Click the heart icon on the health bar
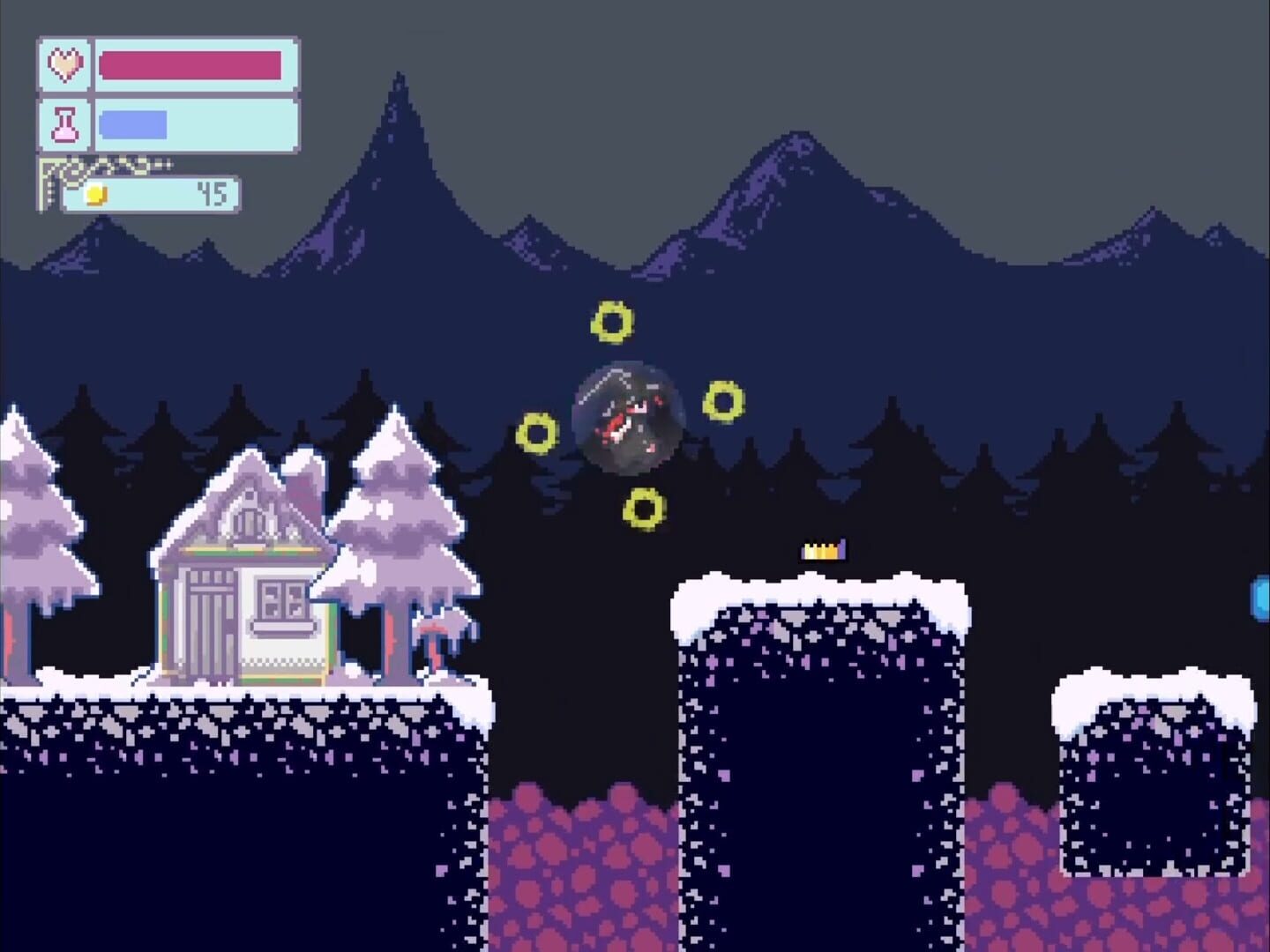The width and height of the screenshot is (1270, 952). (64, 63)
